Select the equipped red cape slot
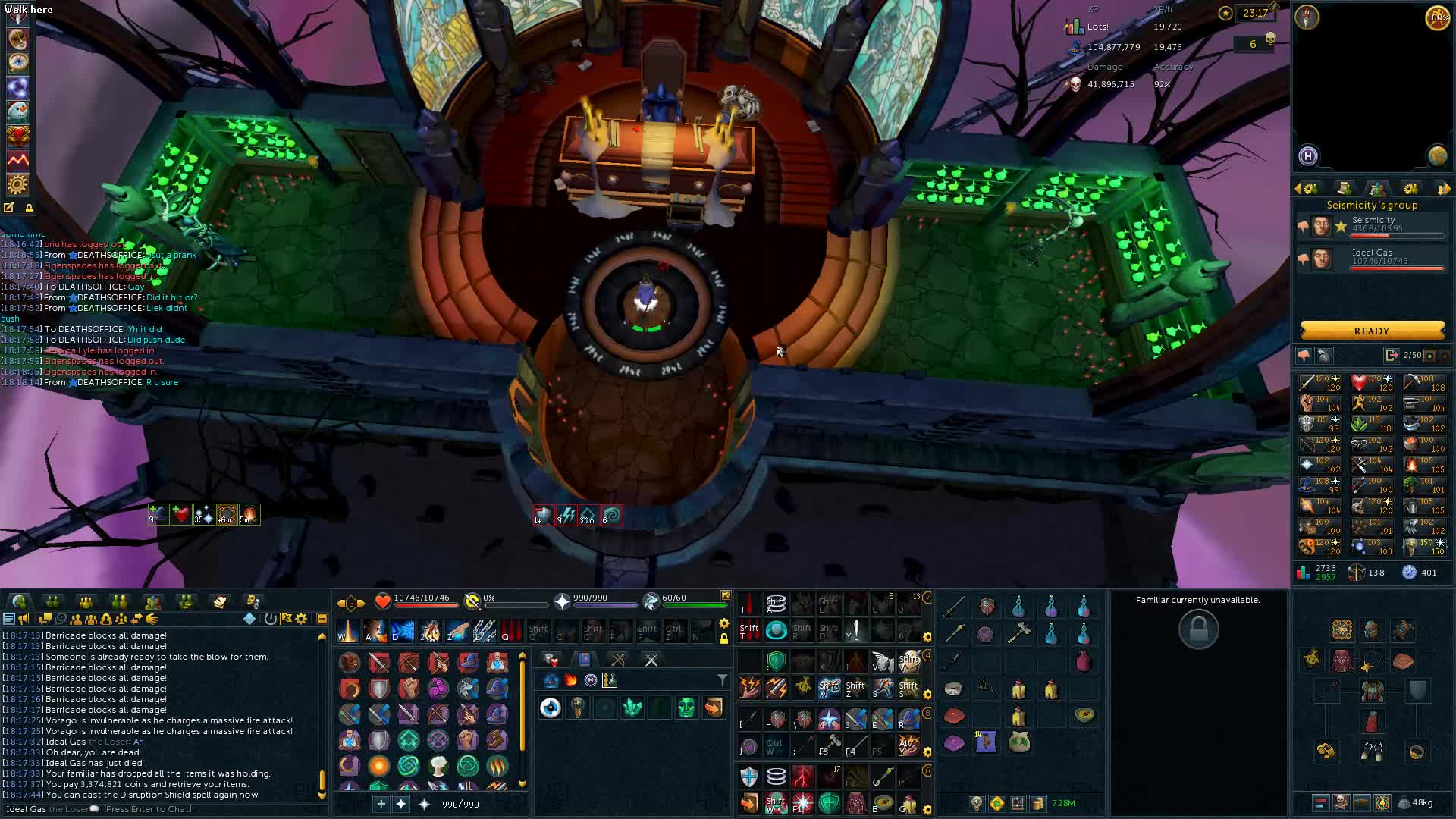The width and height of the screenshot is (1456, 819). pyautogui.click(x=1372, y=720)
